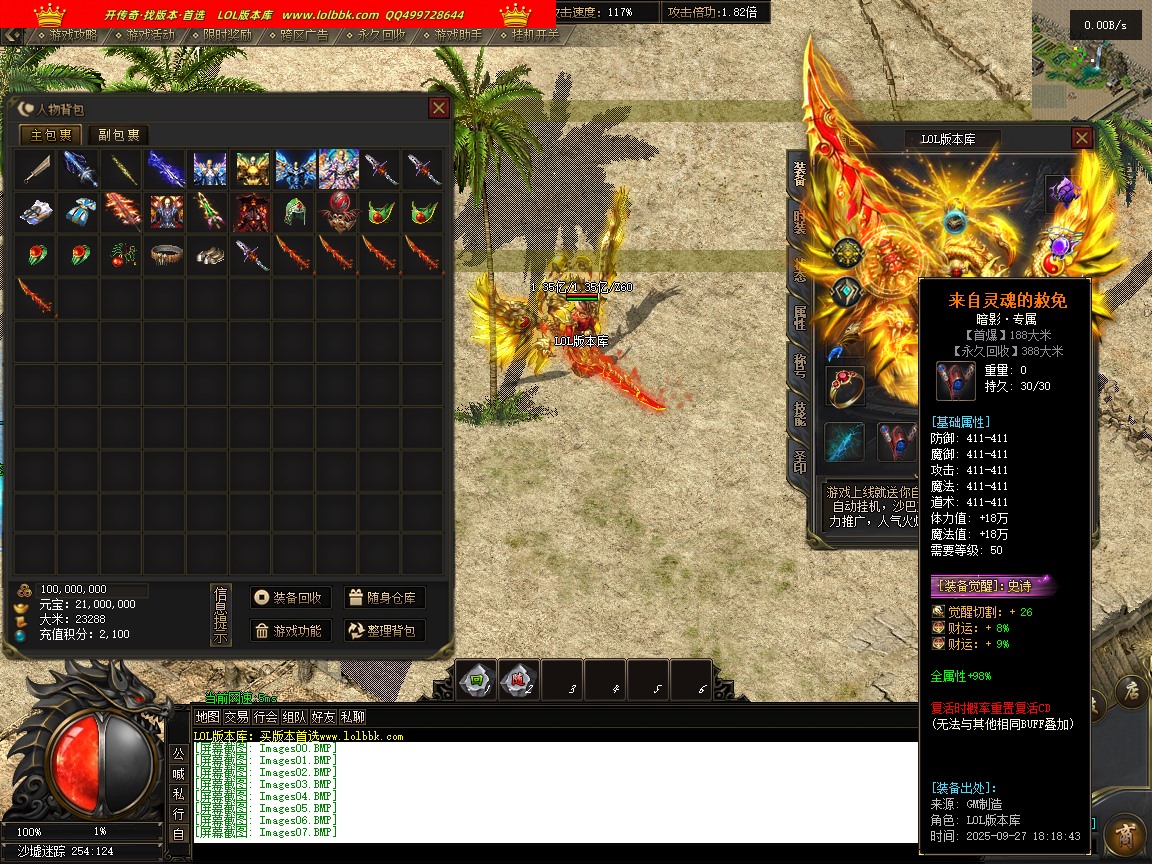Viewport: 1152px width, 864px height.
Task: Close the character backpack window
Action: pos(438,108)
